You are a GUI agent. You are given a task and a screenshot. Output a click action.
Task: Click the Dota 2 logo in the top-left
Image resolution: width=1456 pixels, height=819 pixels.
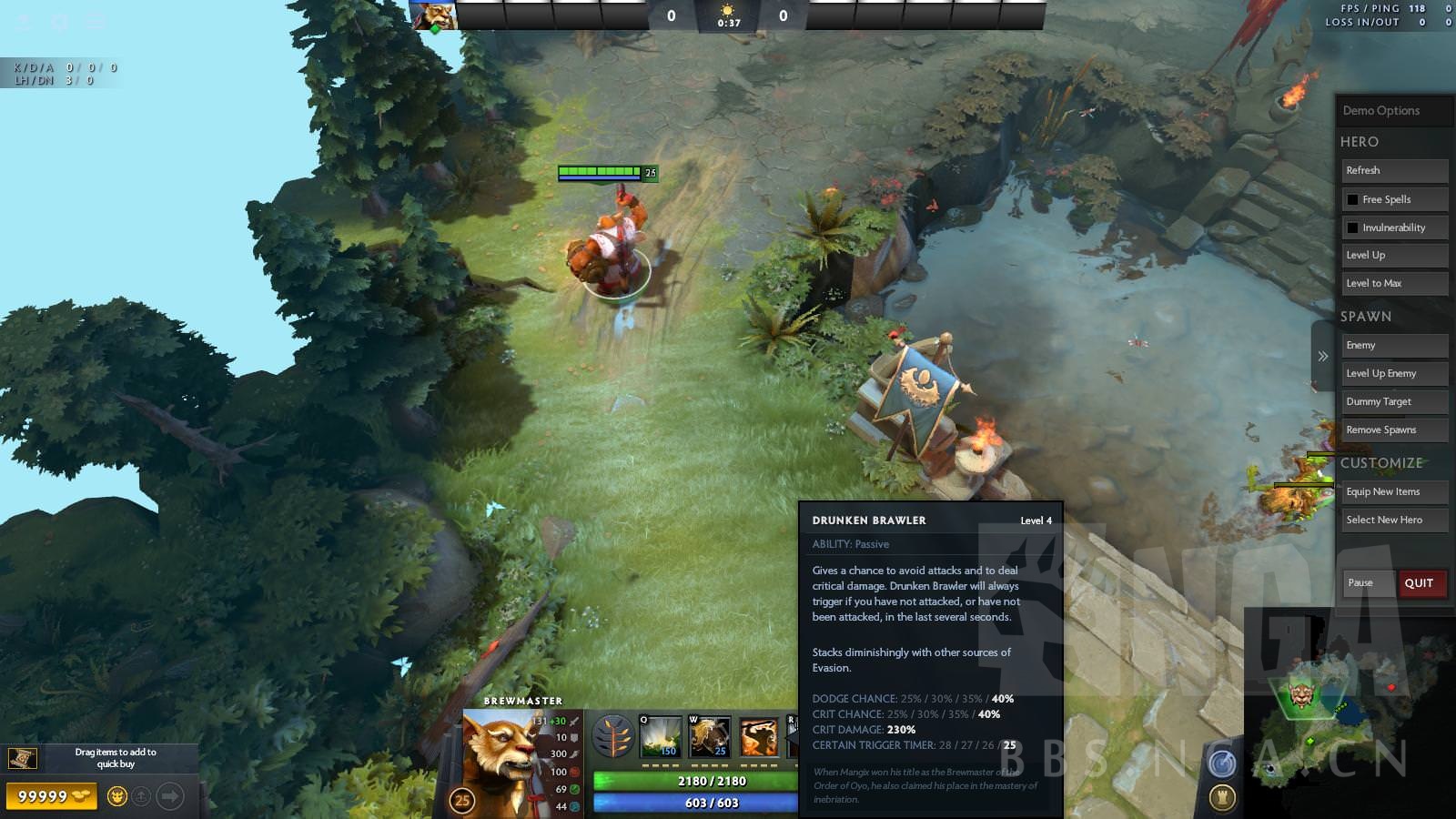20,20
